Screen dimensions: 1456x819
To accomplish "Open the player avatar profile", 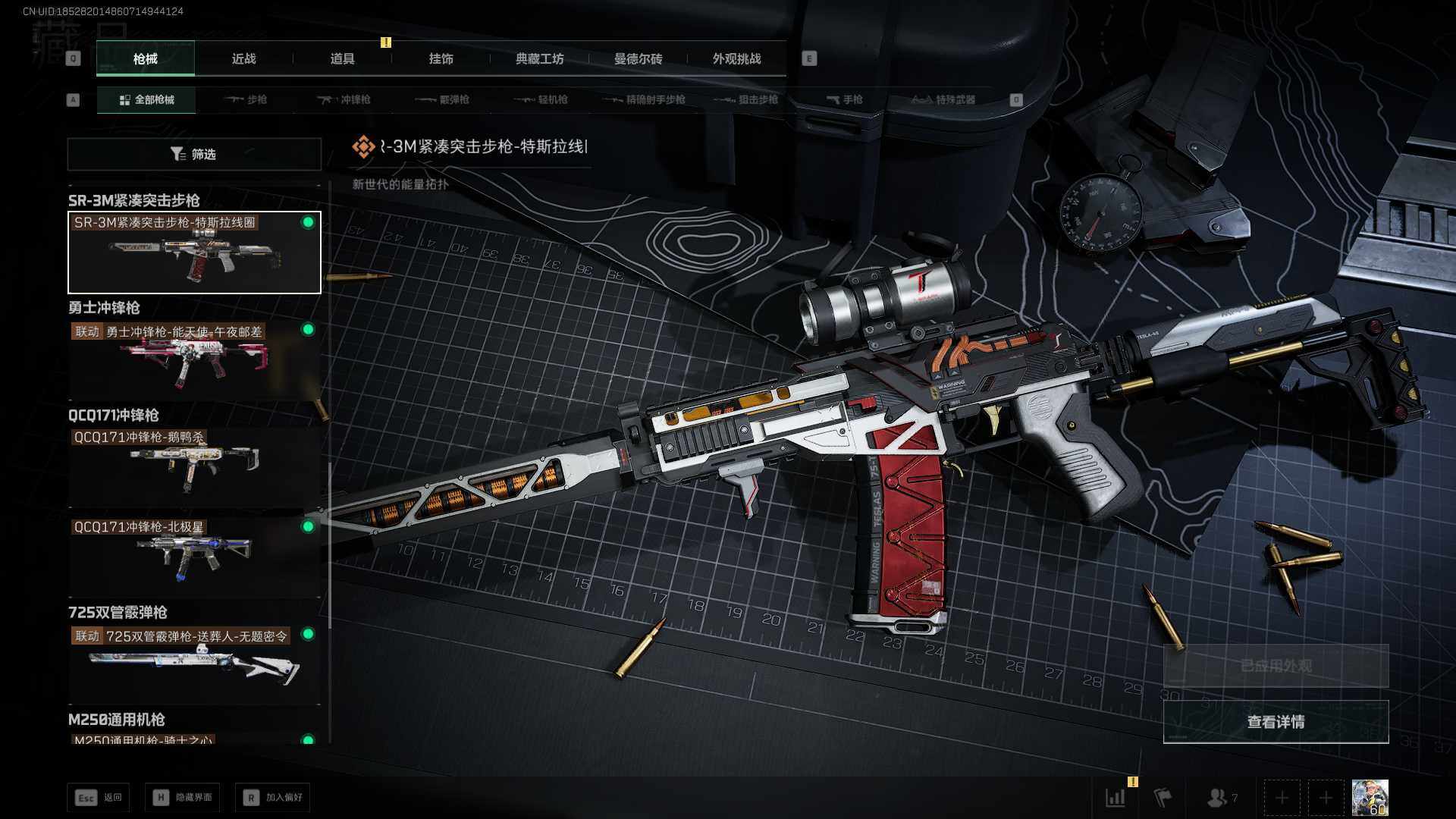I will tap(1370, 798).
